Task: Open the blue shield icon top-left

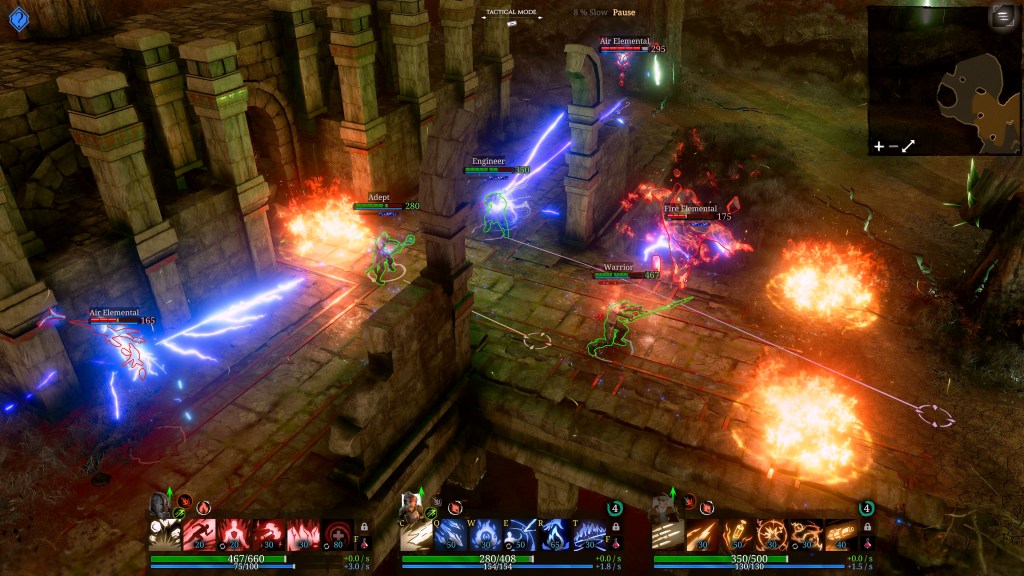Action: 17,18
